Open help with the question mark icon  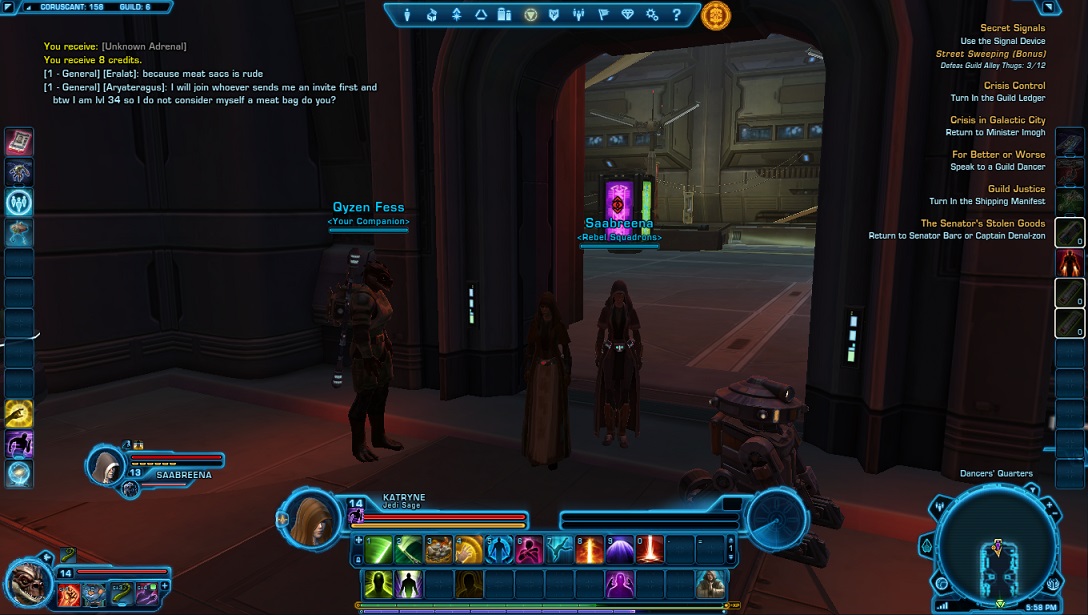[x=677, y=15]
